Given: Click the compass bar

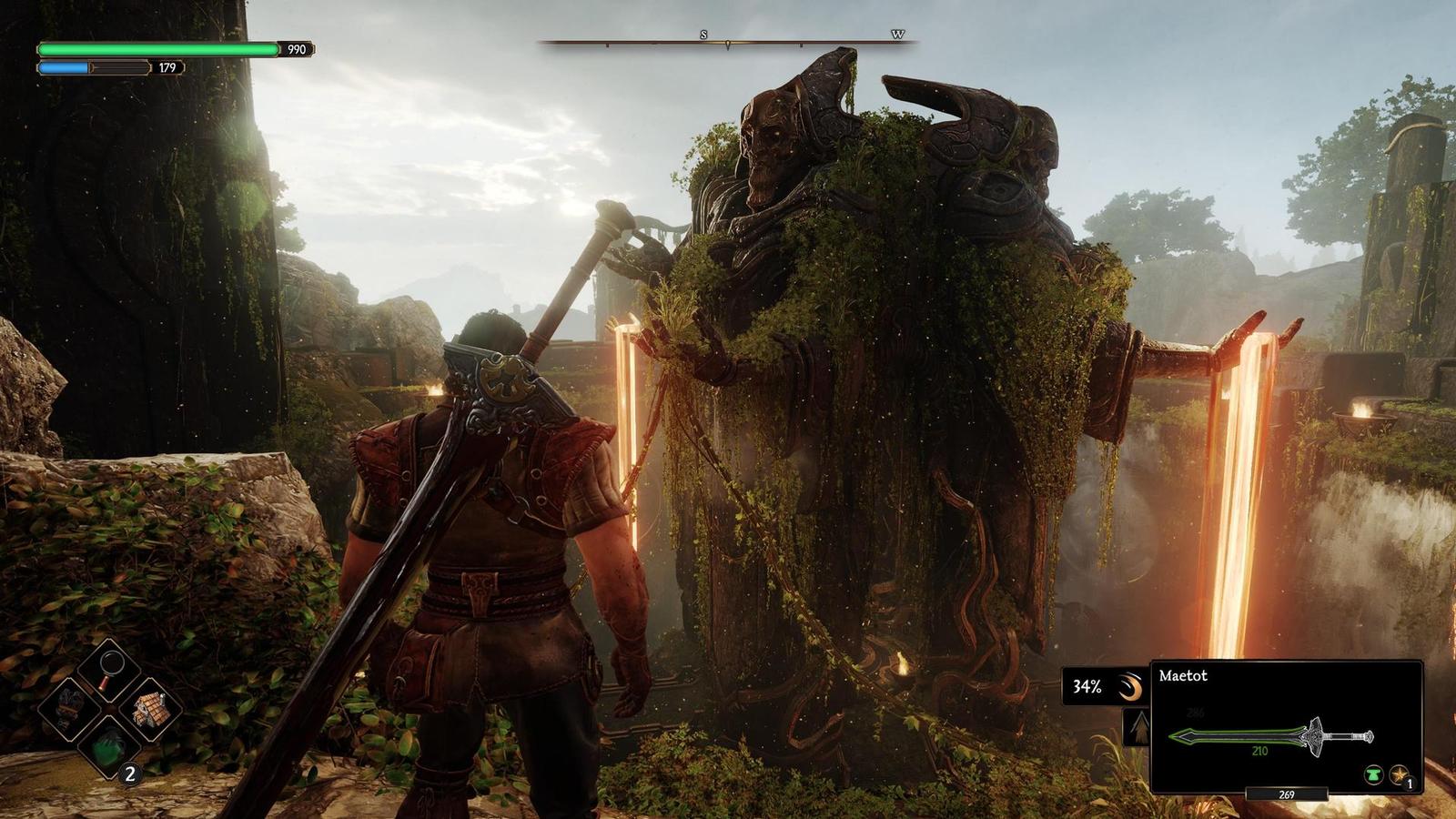Looking at the screenshot, I should click(727, 42).
